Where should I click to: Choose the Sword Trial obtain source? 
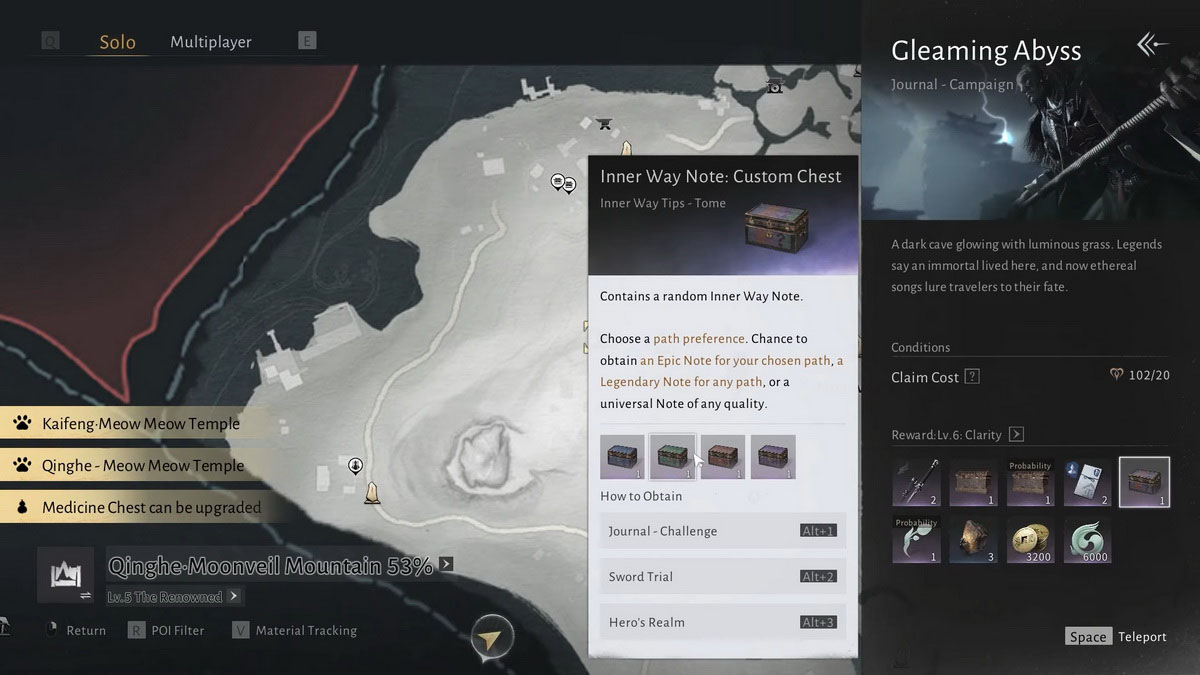click(x=722, y=577)
